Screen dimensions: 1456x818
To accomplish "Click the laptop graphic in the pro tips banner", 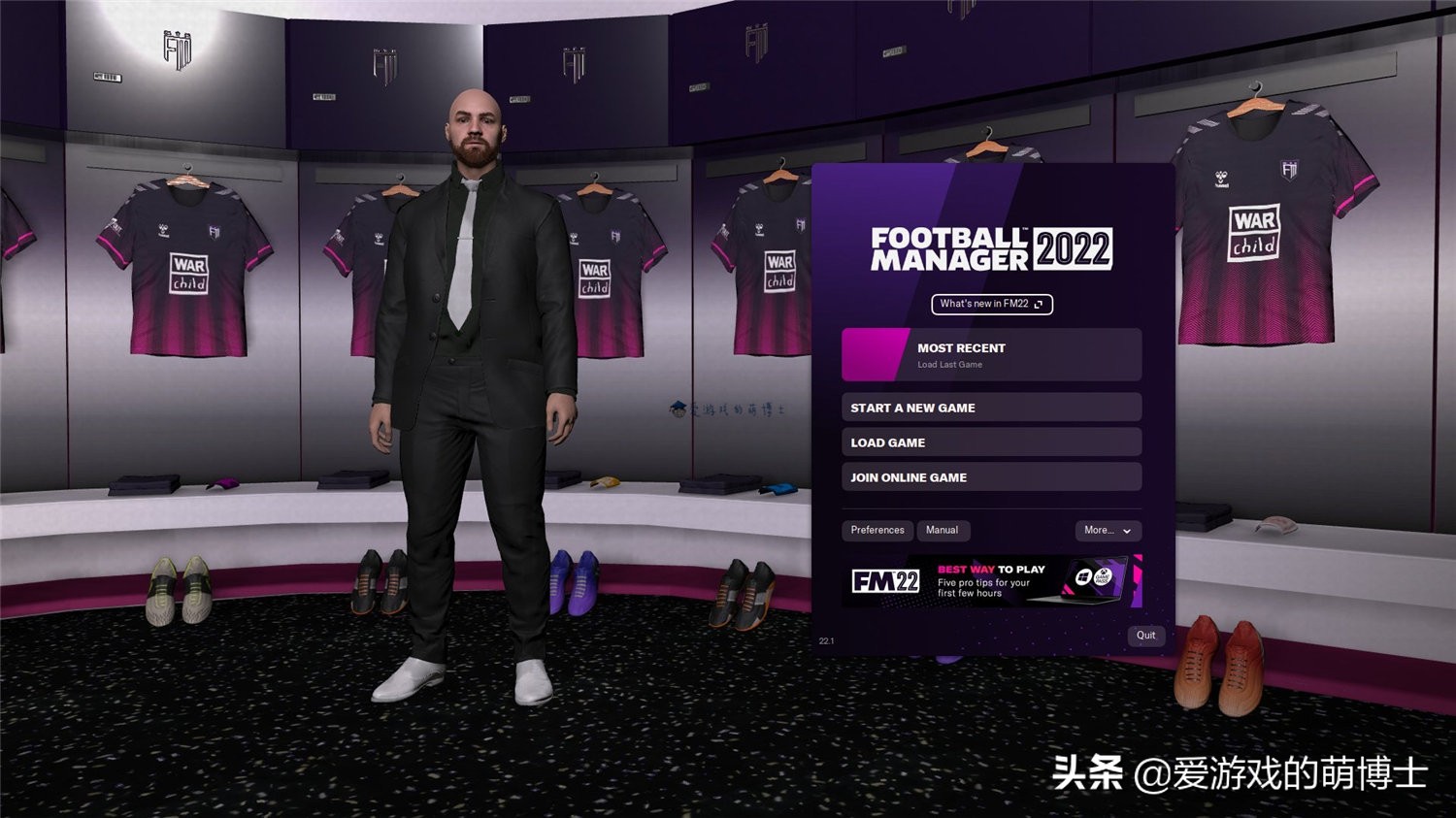I will (x=1097, y=580).
